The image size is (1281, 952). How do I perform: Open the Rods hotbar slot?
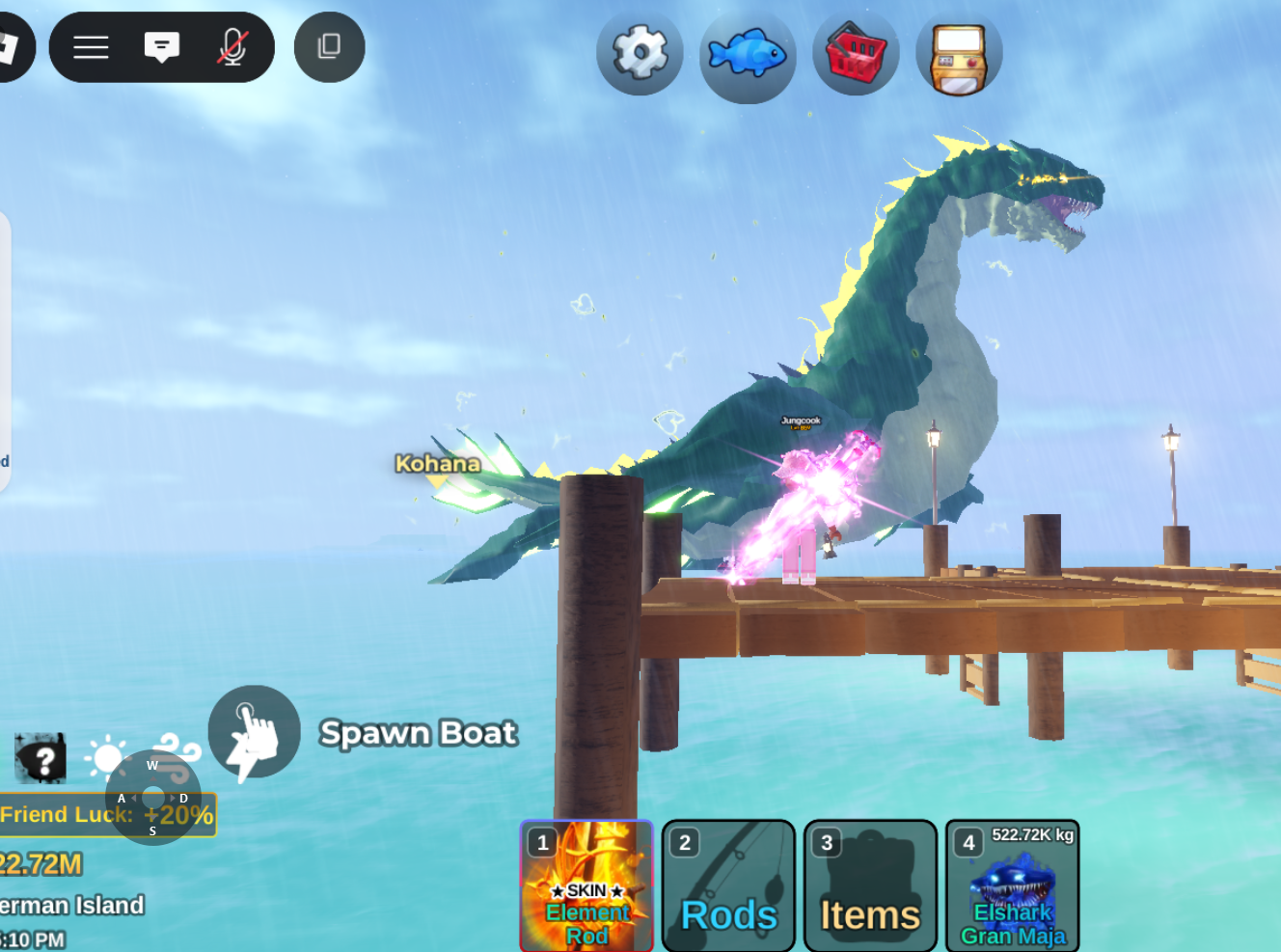(728, 885)
